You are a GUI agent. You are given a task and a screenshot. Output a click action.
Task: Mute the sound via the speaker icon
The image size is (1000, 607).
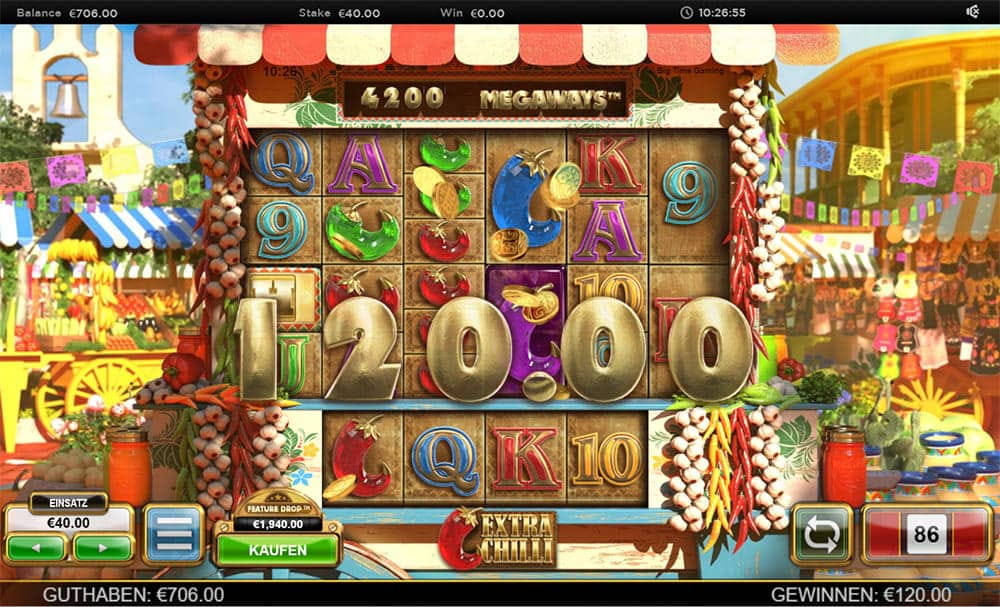tap(972, 12)
